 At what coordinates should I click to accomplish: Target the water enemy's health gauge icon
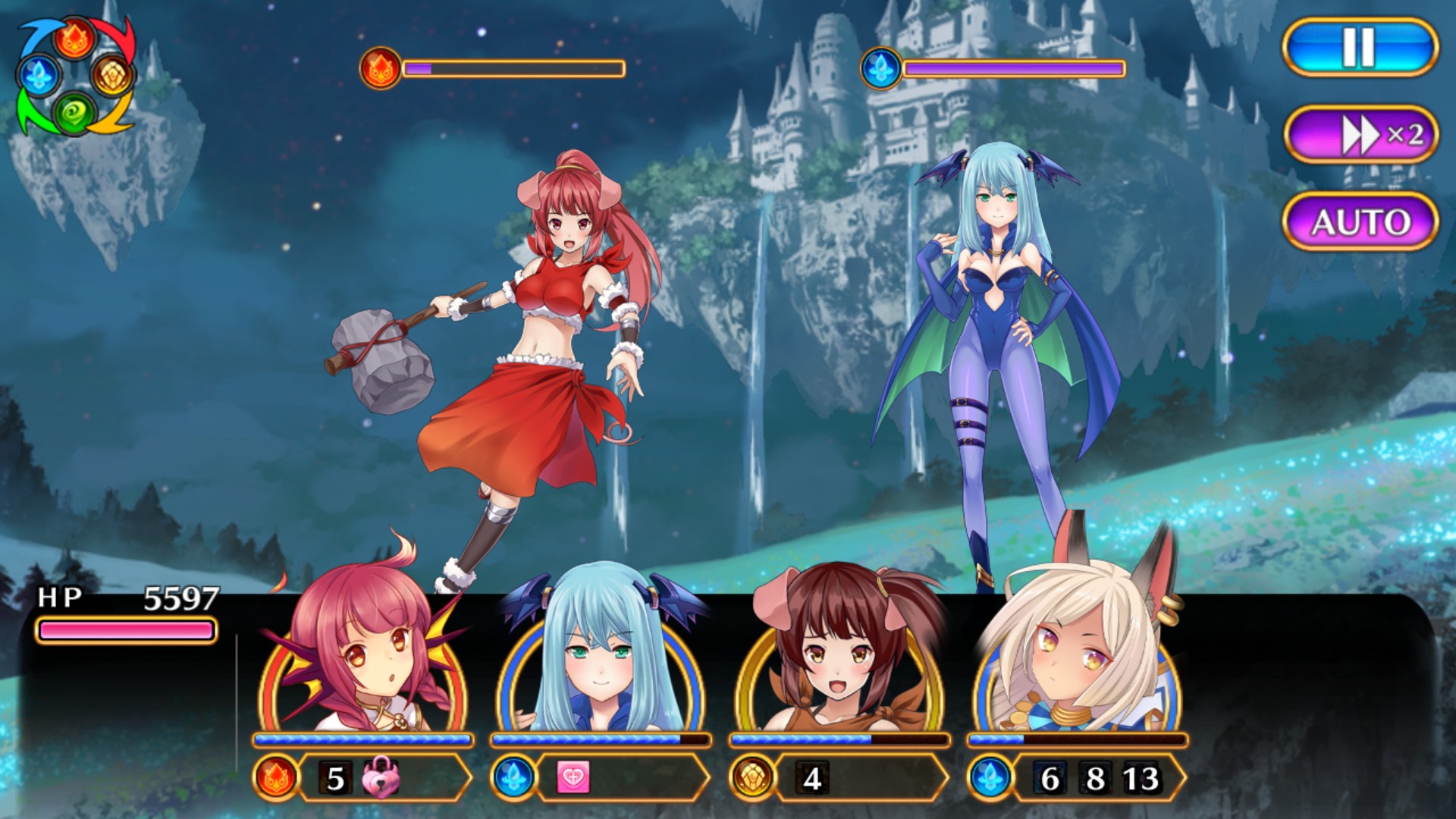[880, 68]
